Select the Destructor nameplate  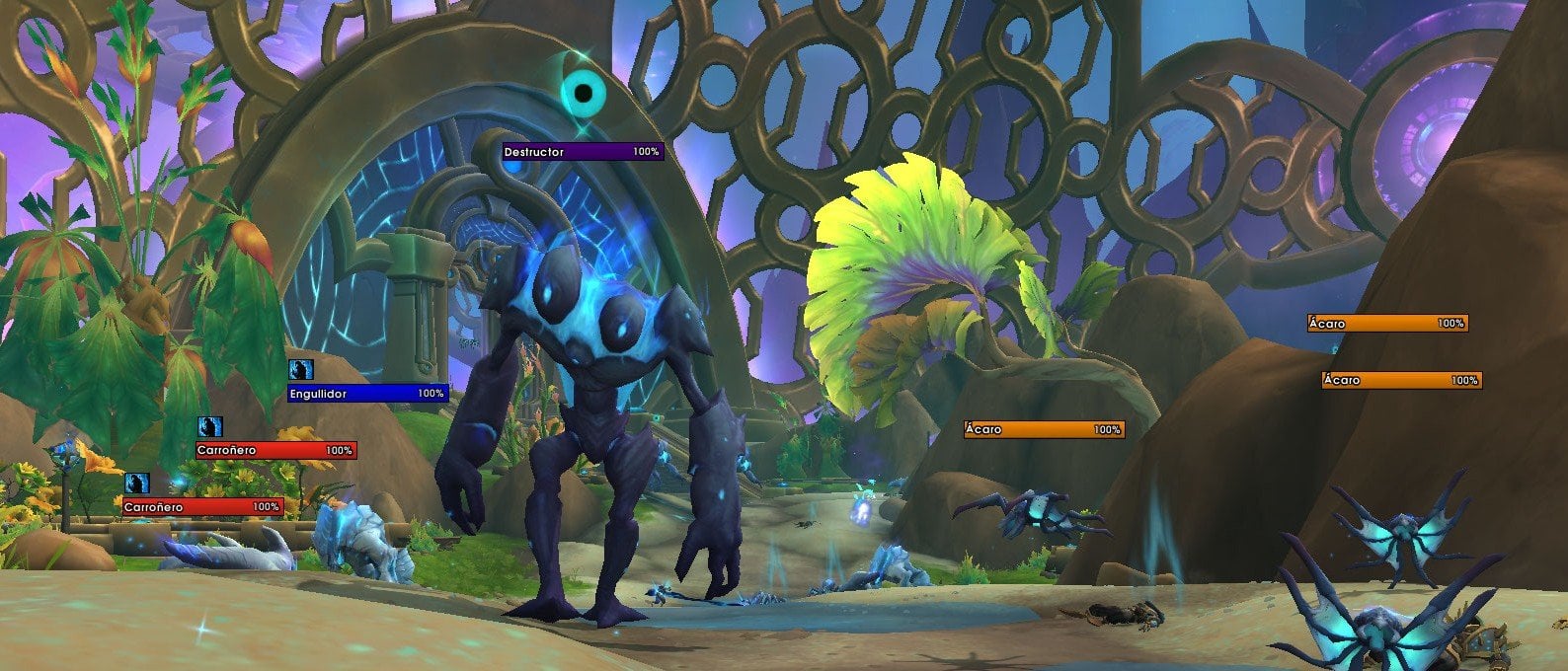click(583, 152)
